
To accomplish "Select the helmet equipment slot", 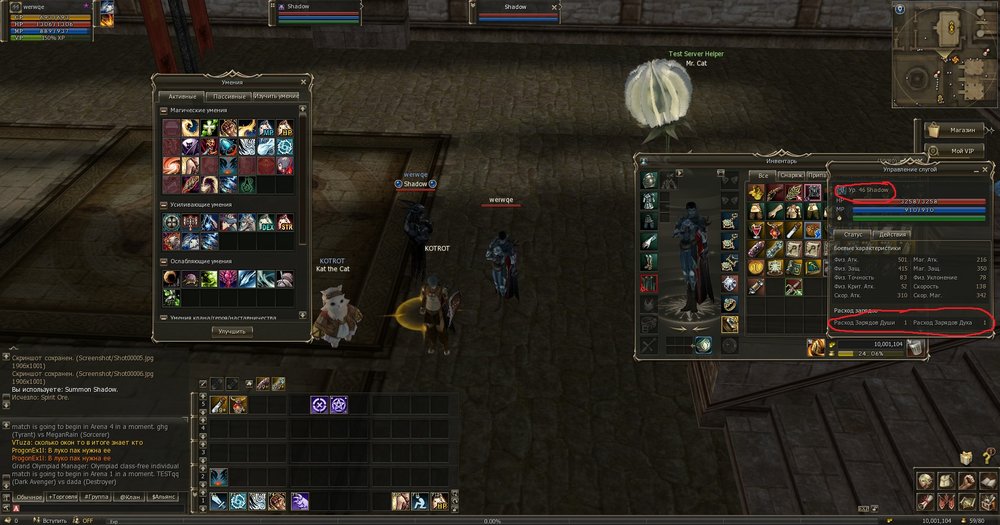I will pyautogui.click(x=650, y=179).
